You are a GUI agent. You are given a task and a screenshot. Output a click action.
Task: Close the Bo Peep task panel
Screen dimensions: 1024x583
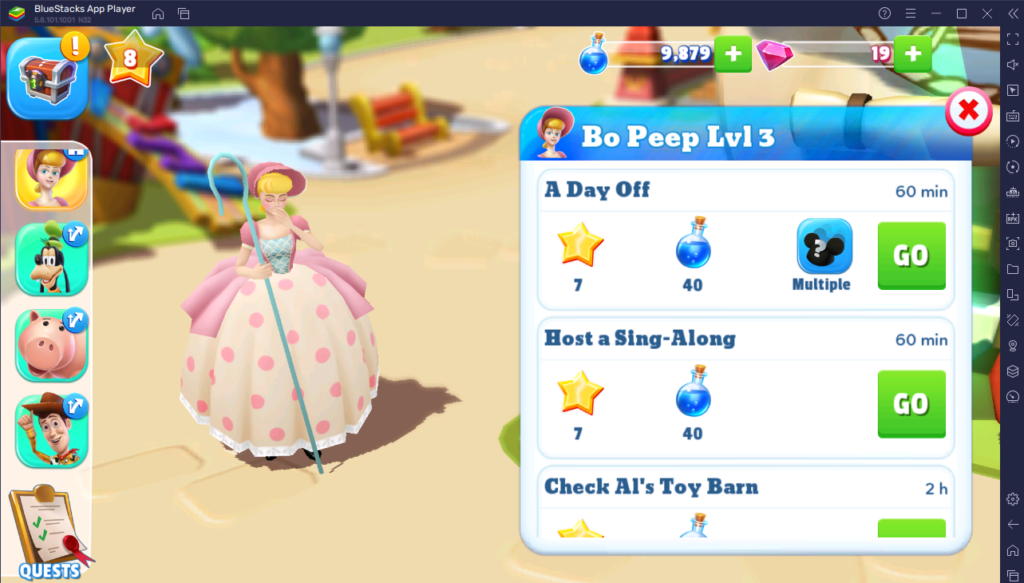(968, 112)
